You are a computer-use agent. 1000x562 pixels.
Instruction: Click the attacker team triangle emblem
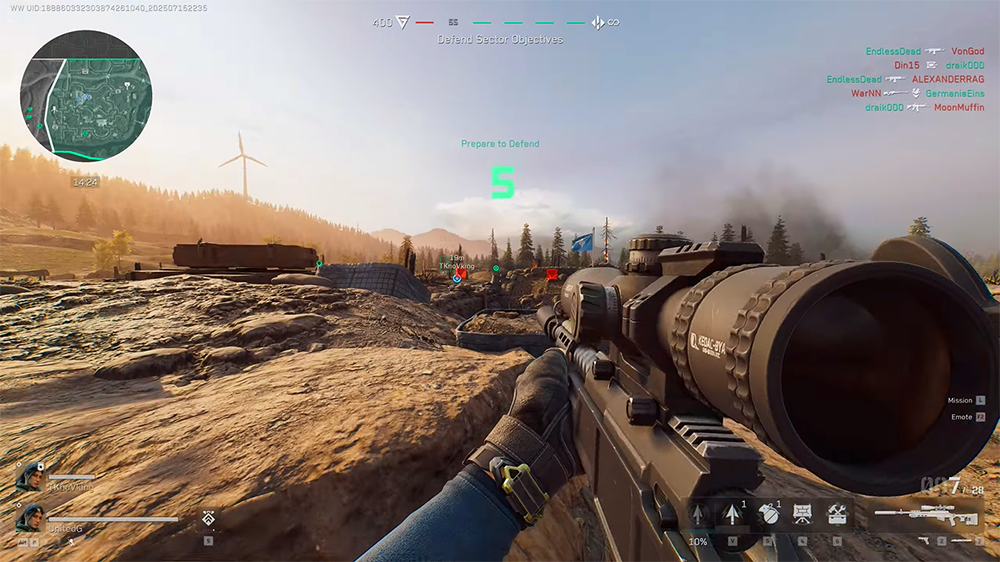[404, 22]
